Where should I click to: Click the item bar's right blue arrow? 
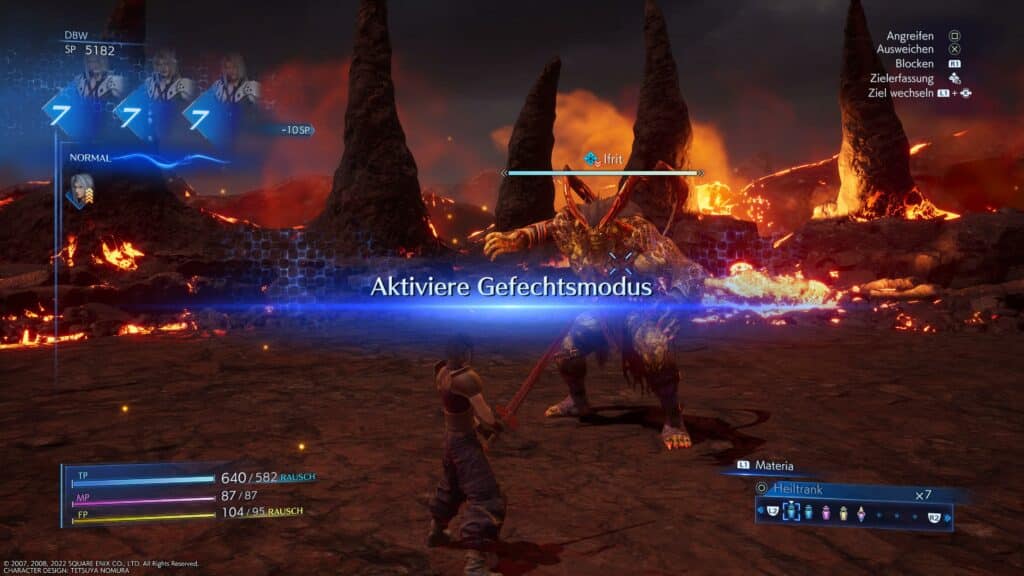pyautogui.click(x=948, y=517)
